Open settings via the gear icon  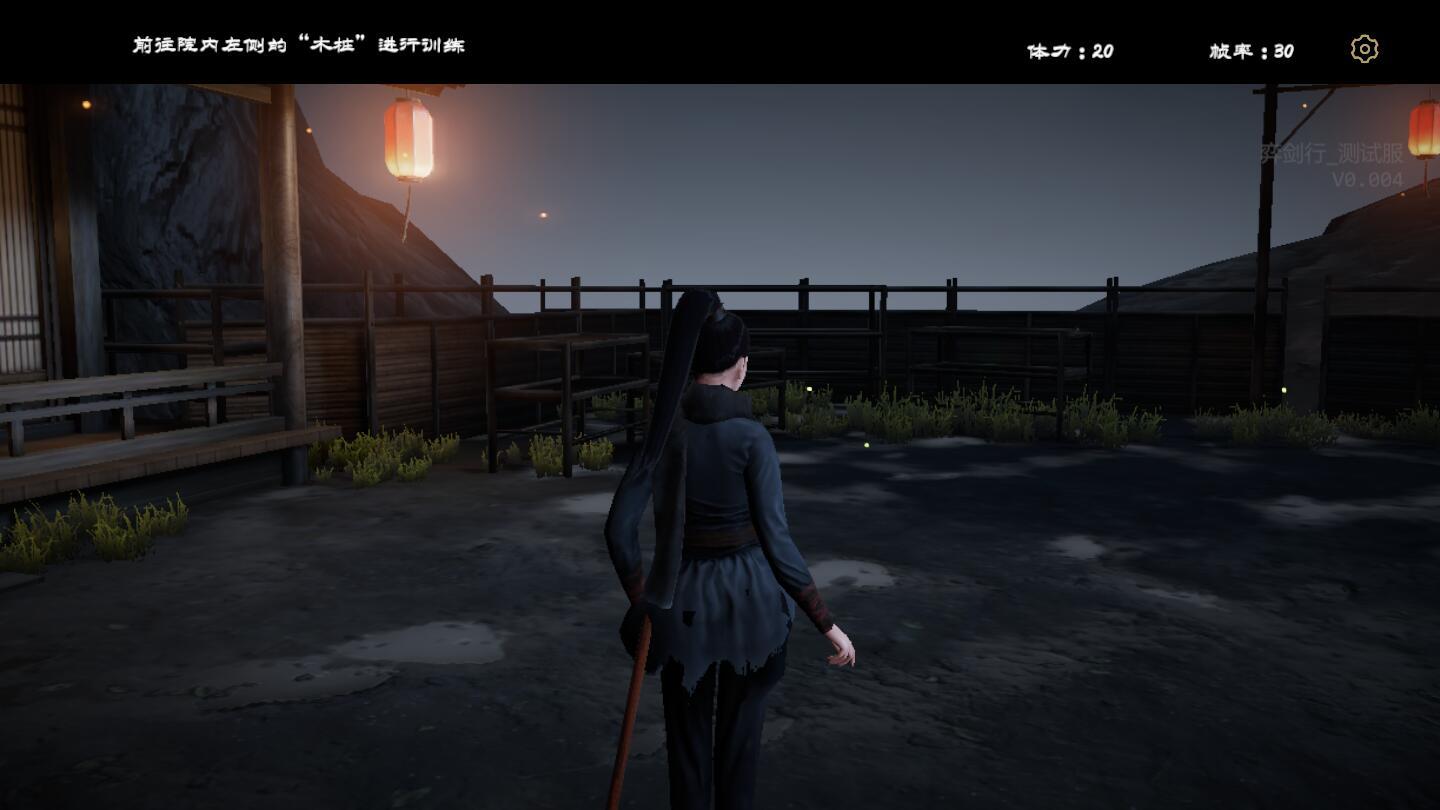1364,49
